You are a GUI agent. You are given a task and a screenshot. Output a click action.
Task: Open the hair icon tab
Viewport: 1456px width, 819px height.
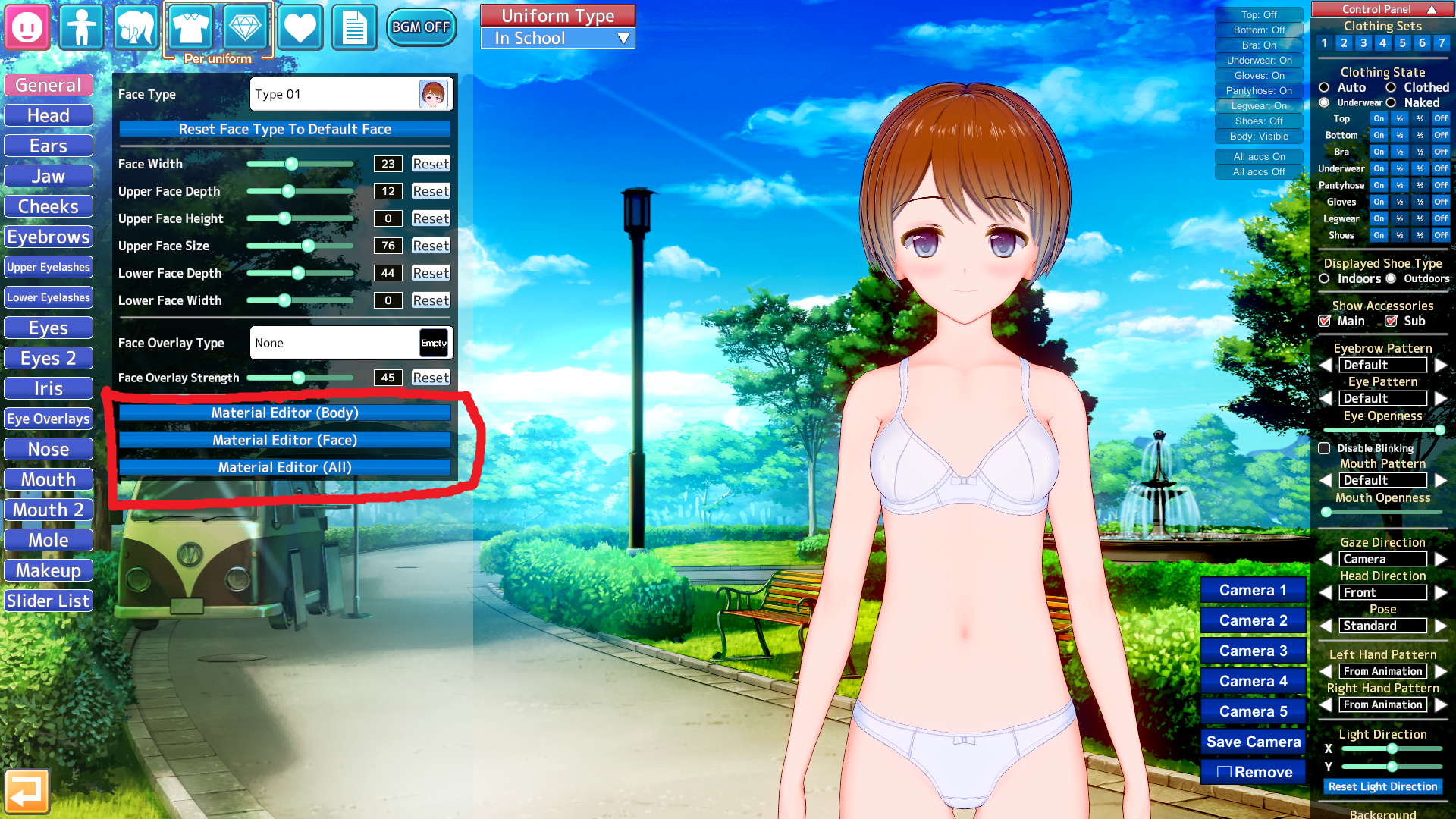pyautogui.click(x=136, y=27)
